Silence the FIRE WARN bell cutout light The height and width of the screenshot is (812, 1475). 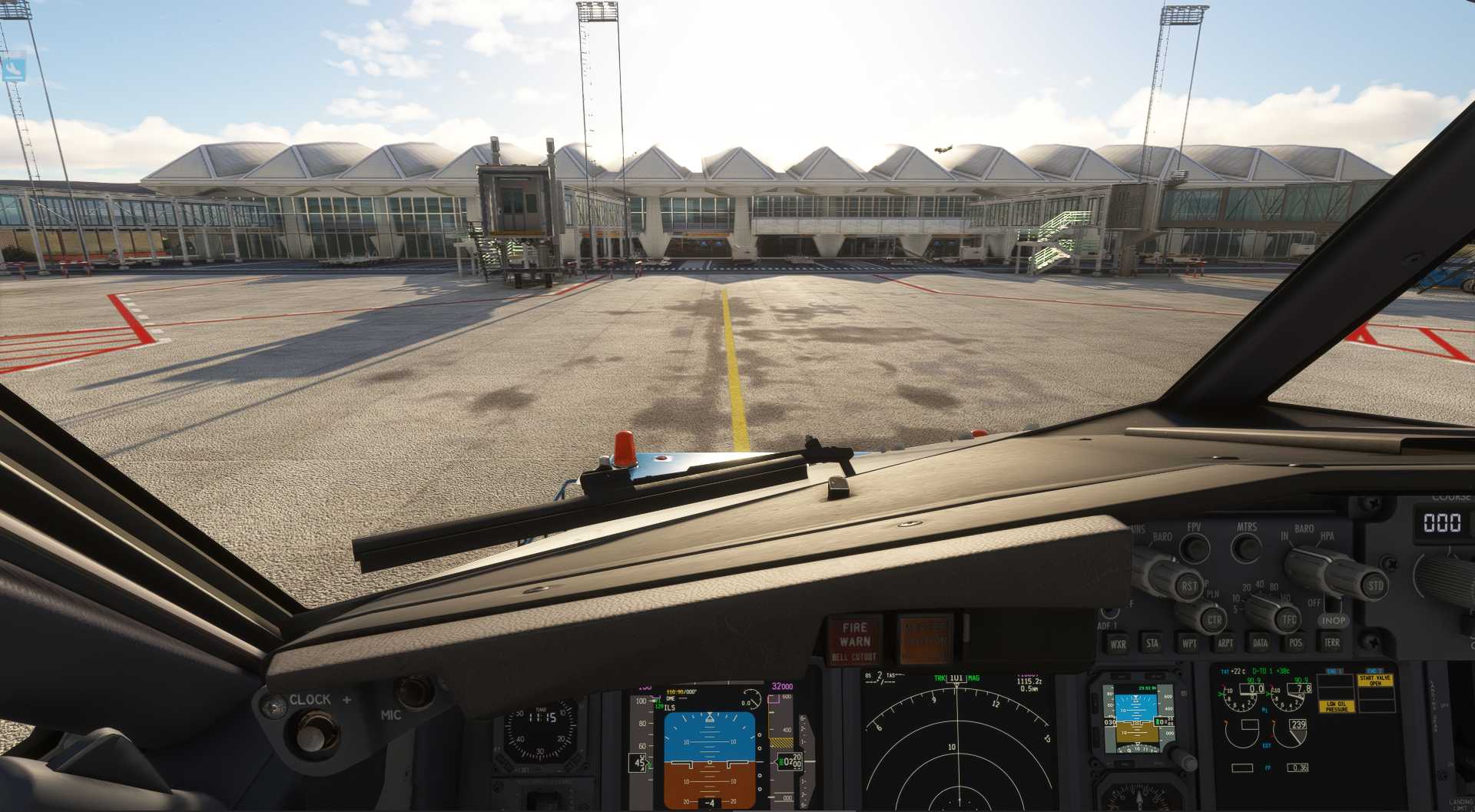click(x=854, y=640)
